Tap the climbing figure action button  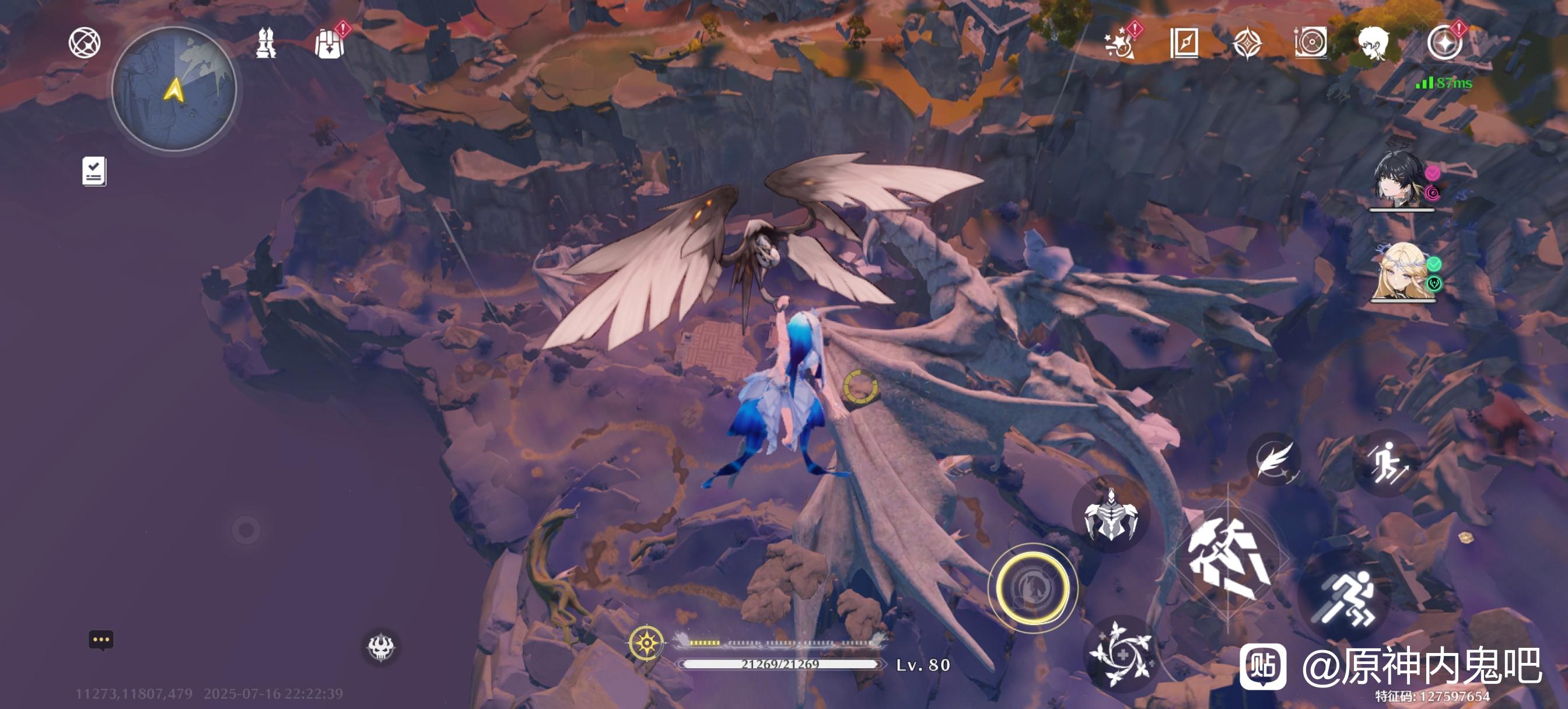[1386, 462]
